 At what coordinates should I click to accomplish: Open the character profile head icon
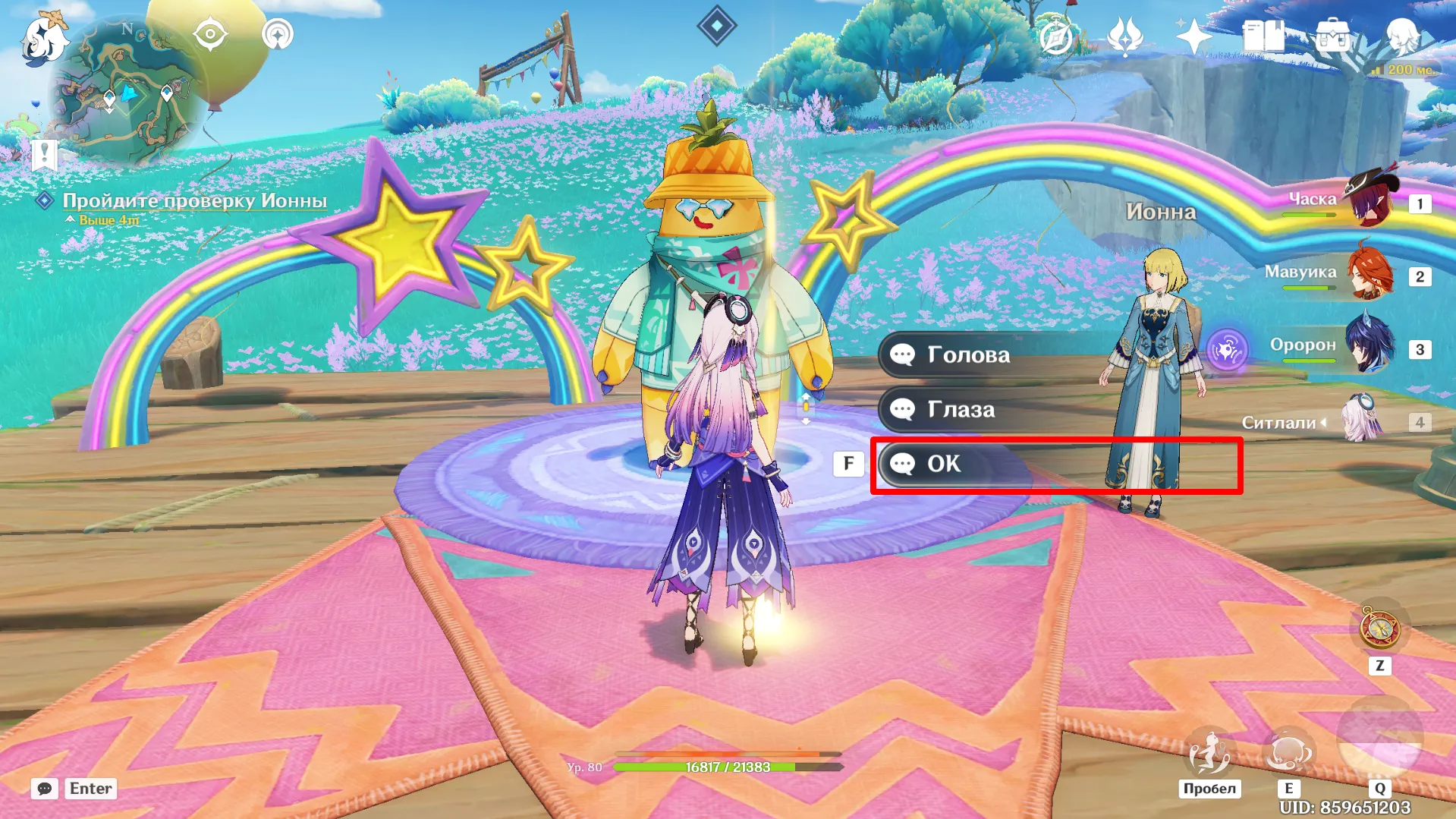(x=1401, y=35)
